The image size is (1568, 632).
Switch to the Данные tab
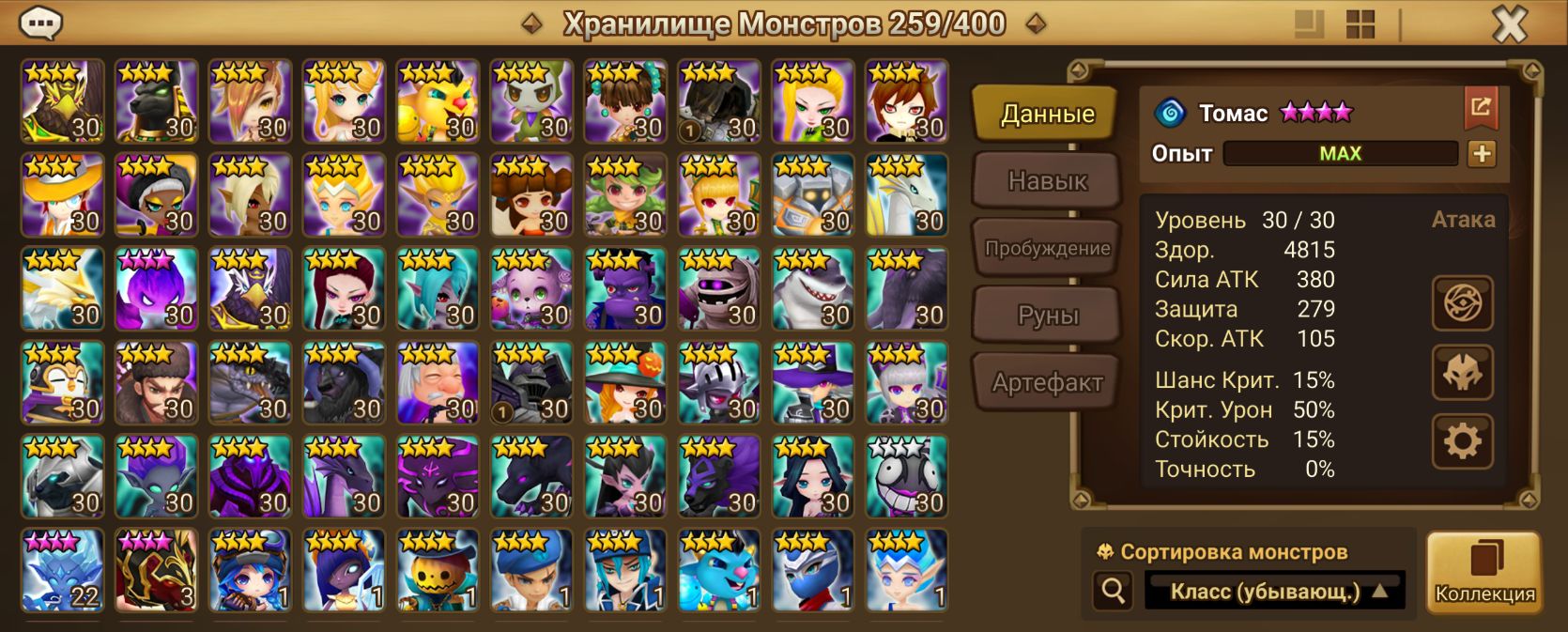1046,114
